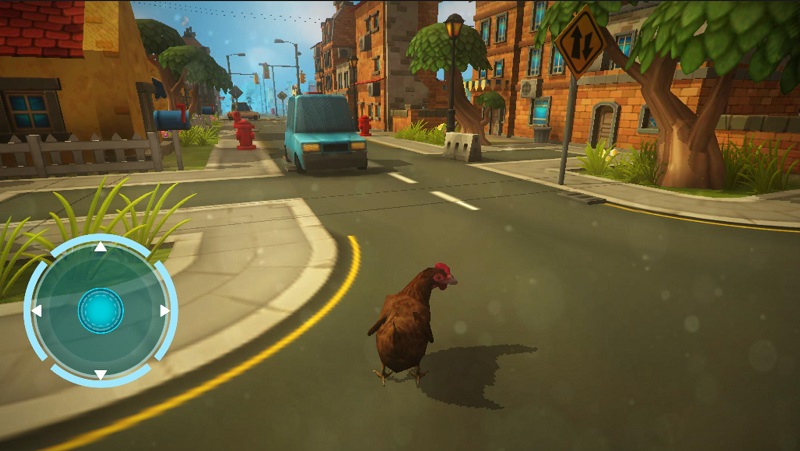Screen dimensions: 800x451
Task: Tap the joystick's right arrow
Action: coord(164,311)
